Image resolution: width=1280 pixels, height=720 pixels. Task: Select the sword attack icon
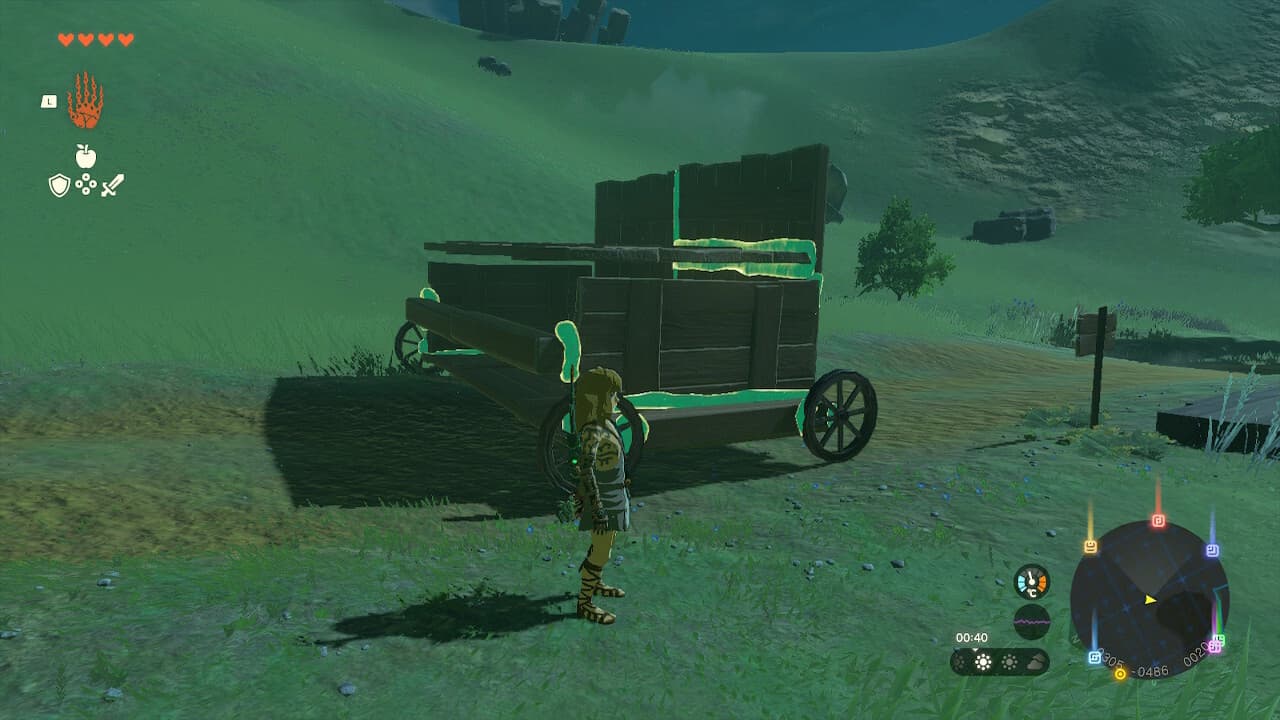point(113,185)
